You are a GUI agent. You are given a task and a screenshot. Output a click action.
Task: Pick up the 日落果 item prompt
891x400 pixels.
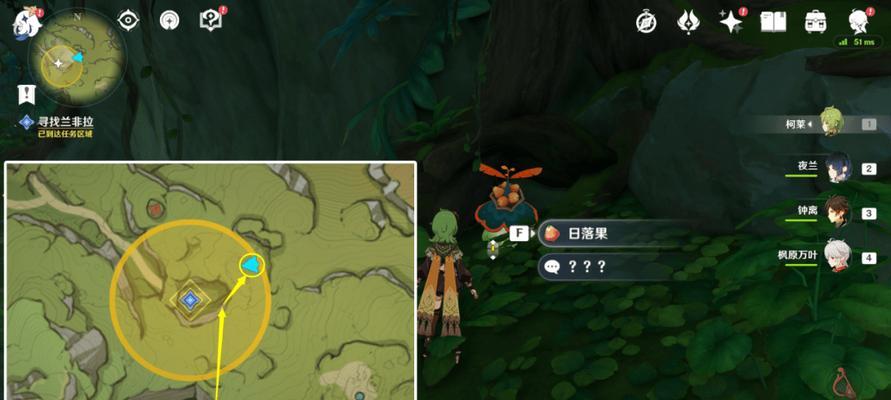(x=599, y=234)
